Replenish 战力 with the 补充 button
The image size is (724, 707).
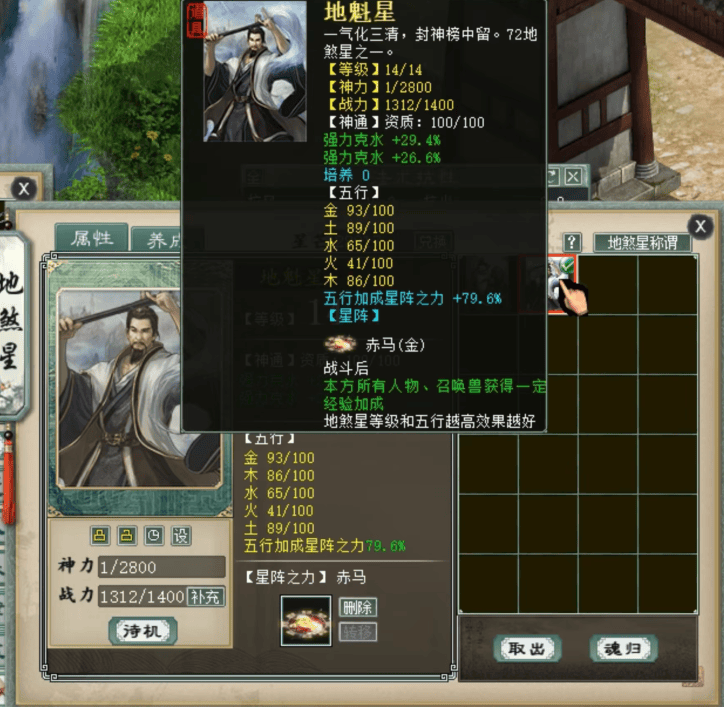(x=204, y=596)
